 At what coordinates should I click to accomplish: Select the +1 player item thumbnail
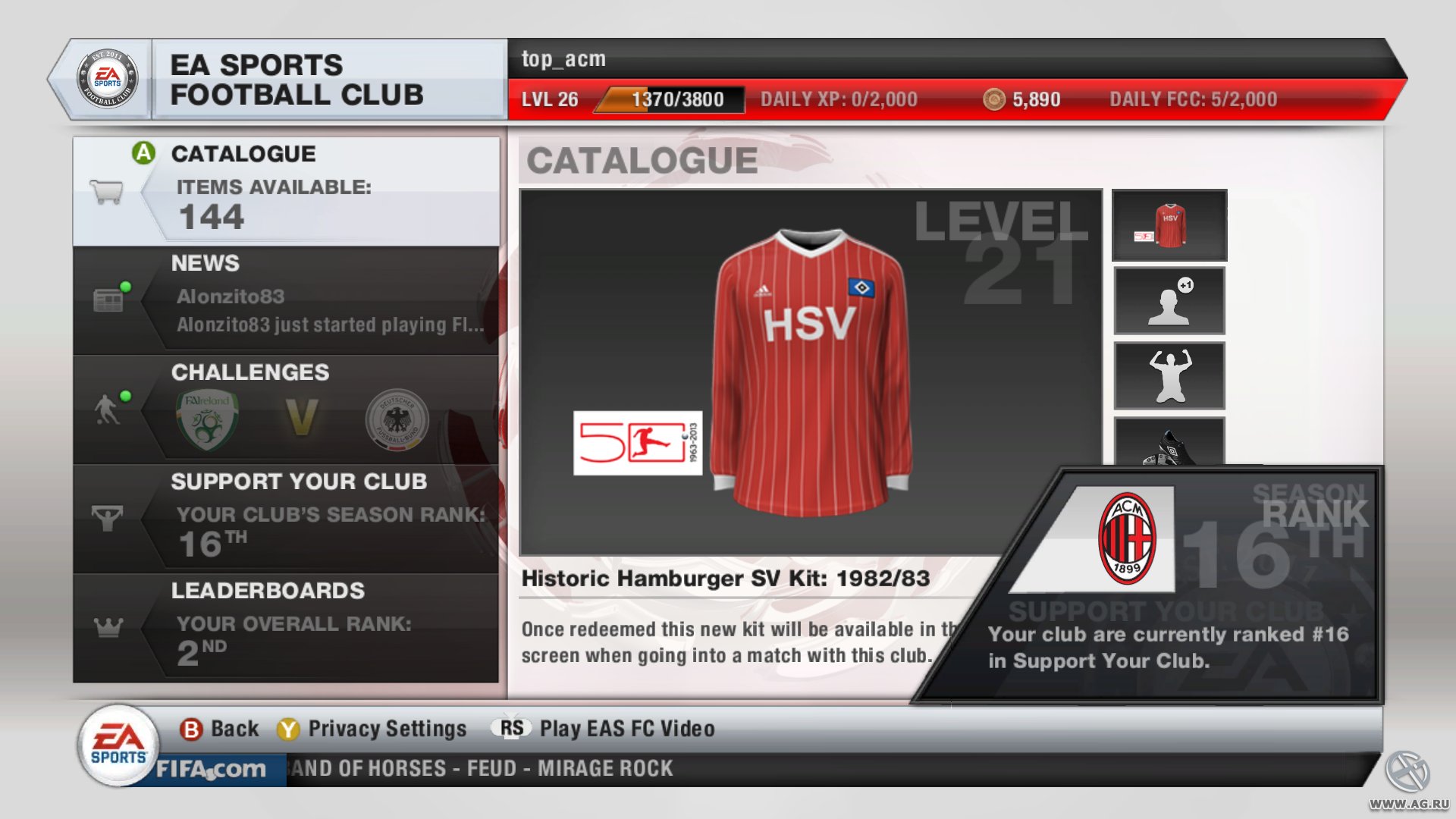[1168, 300]
